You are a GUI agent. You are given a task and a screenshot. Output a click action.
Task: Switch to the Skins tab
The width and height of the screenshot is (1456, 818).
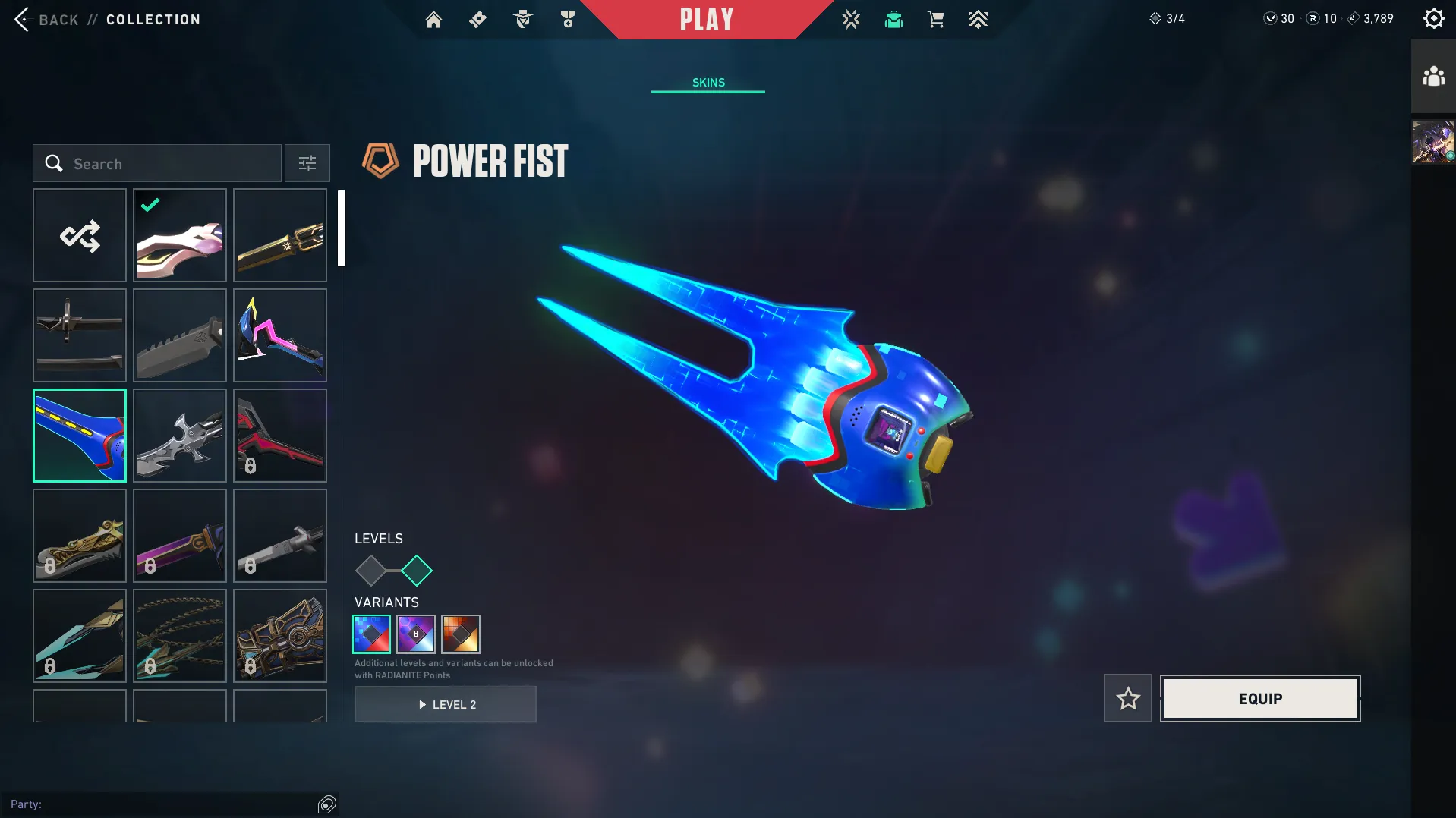coord(708,82)
